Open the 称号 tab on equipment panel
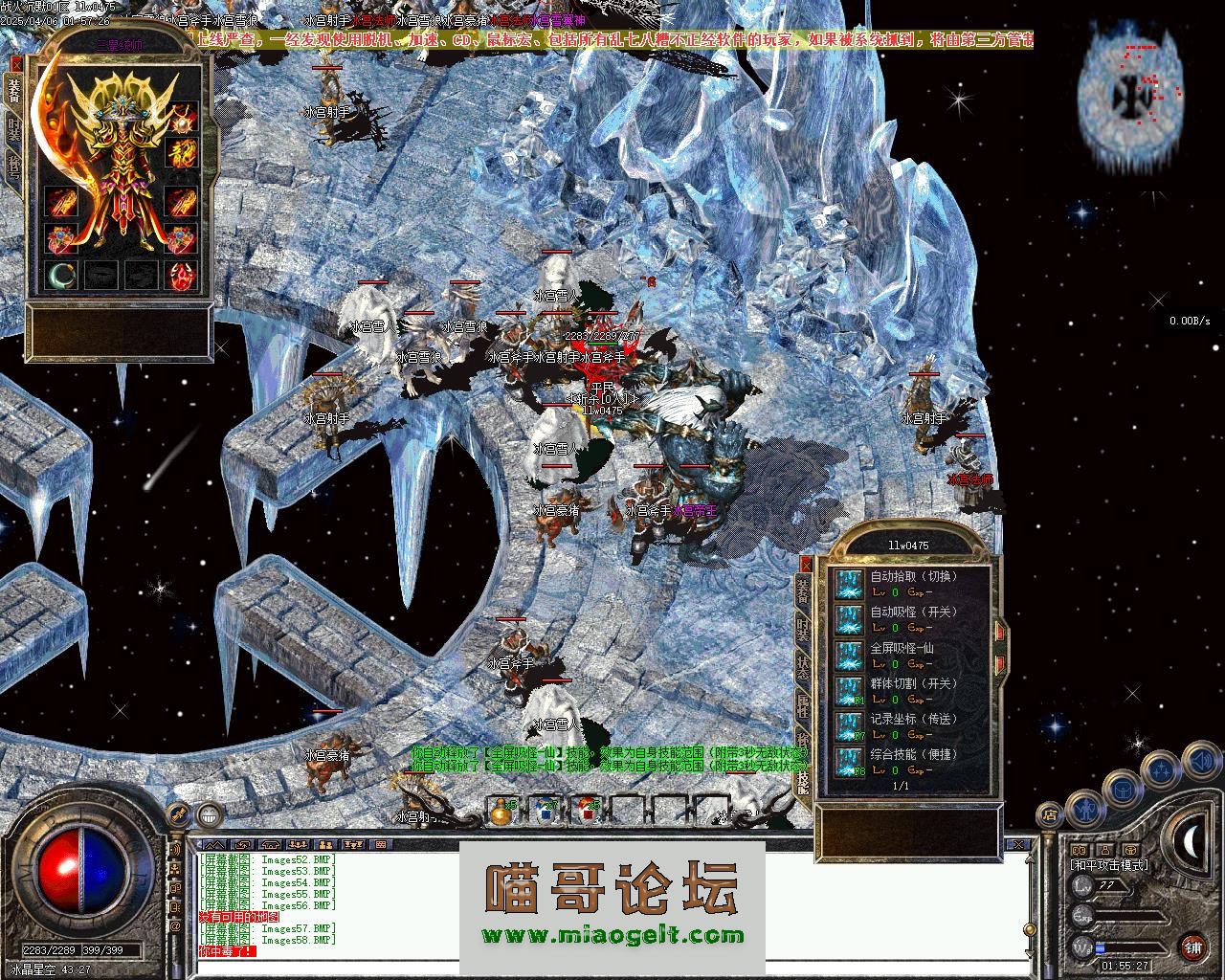Screen dimensions: 1225x980 coord(14,169)
